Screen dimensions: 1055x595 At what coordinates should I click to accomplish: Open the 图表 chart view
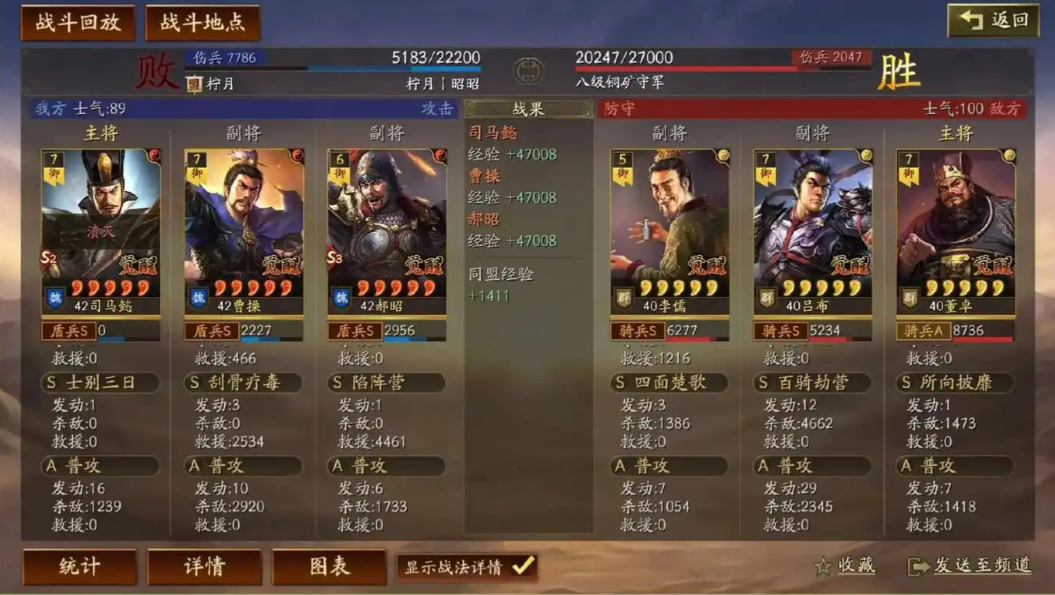click(329, 567)
